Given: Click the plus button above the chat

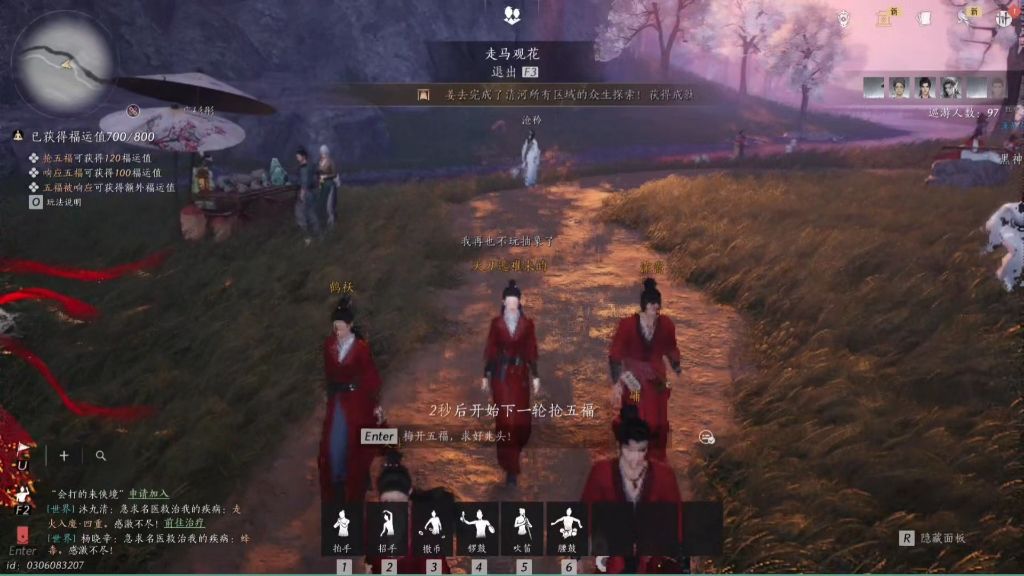Looking at the screenshot, I should pyautogui.click(x=64, y=456).
